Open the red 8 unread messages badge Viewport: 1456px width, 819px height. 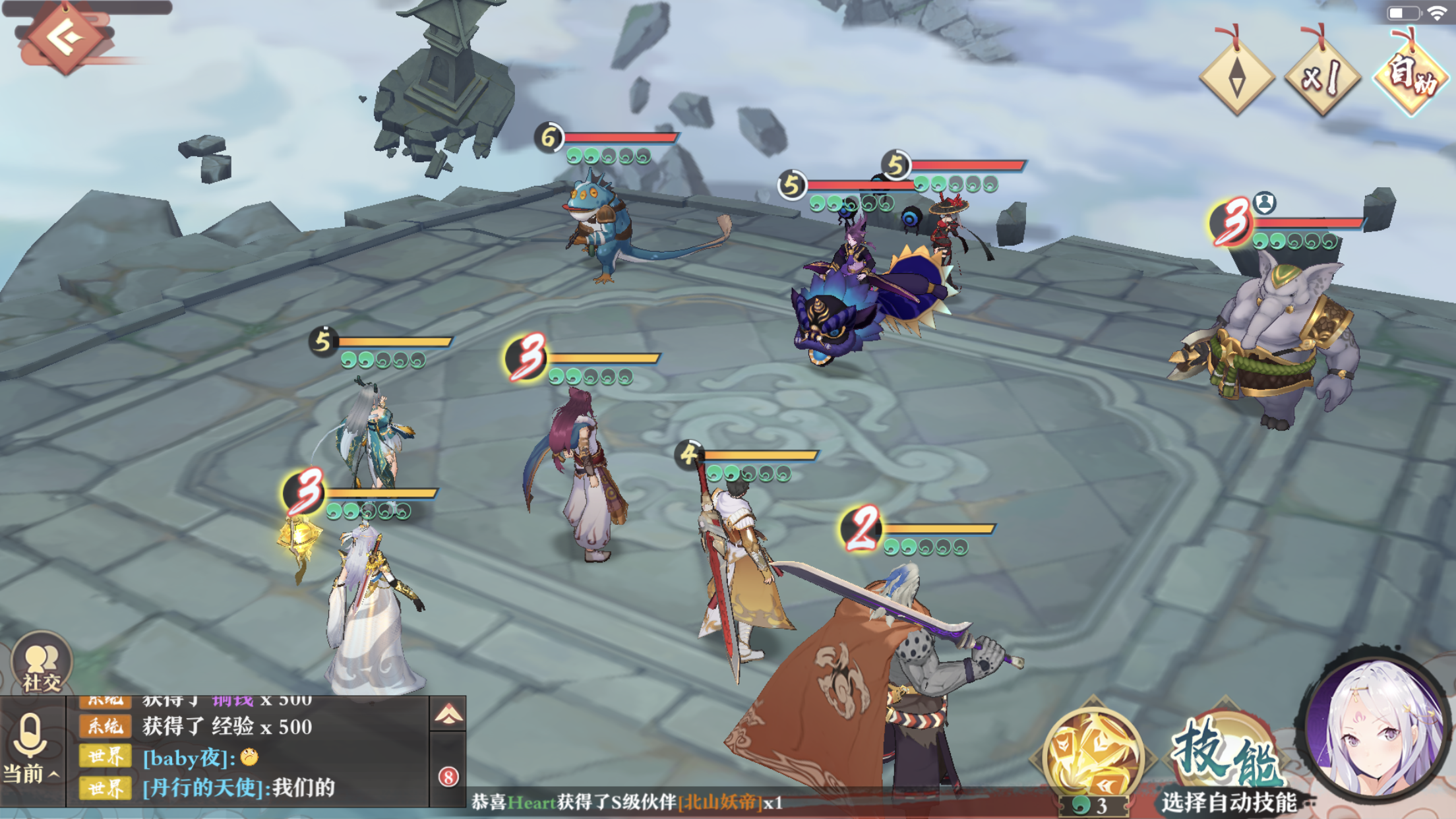tap(448, 777)
